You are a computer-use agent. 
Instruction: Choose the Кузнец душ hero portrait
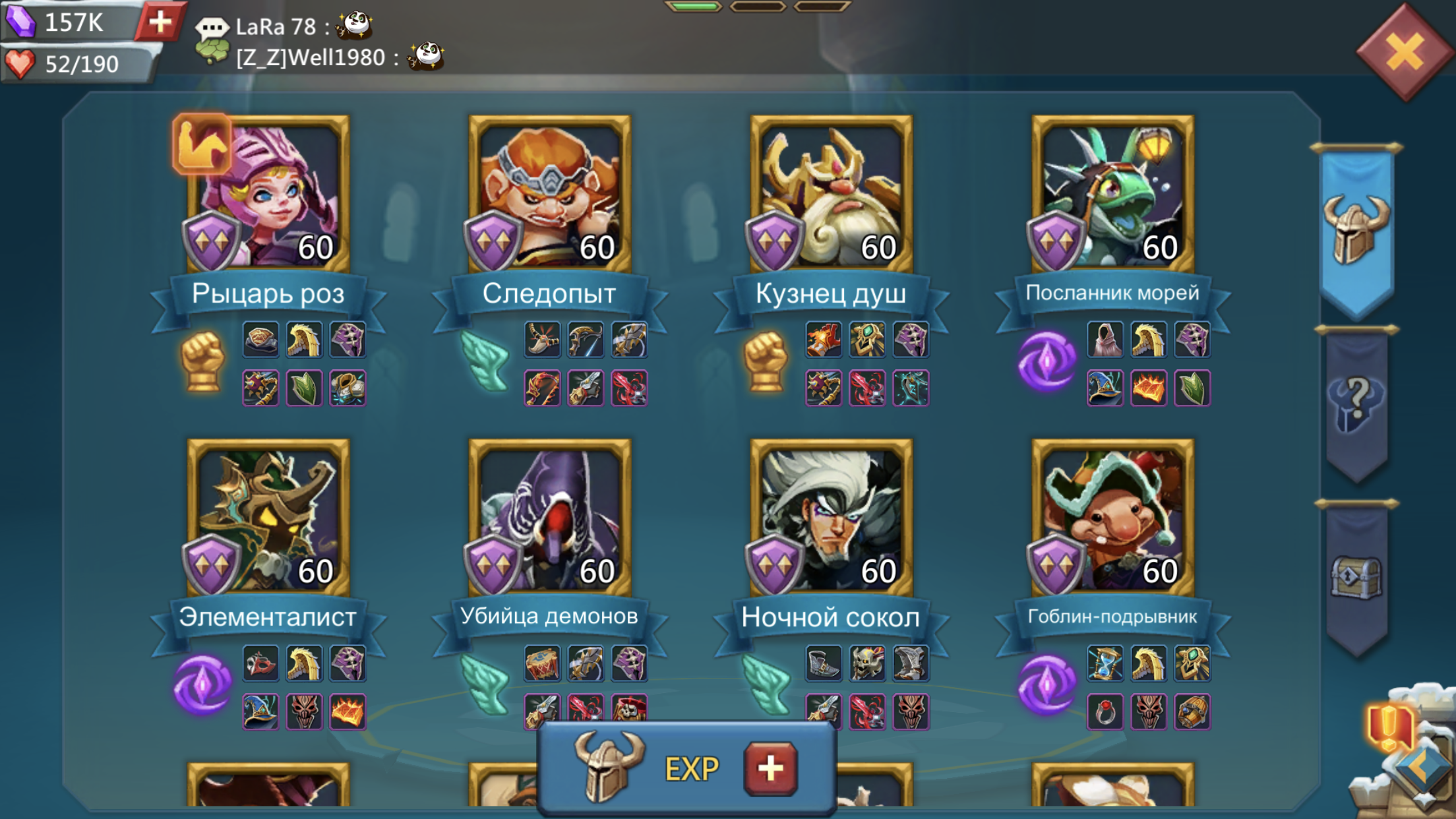(831, 195)
